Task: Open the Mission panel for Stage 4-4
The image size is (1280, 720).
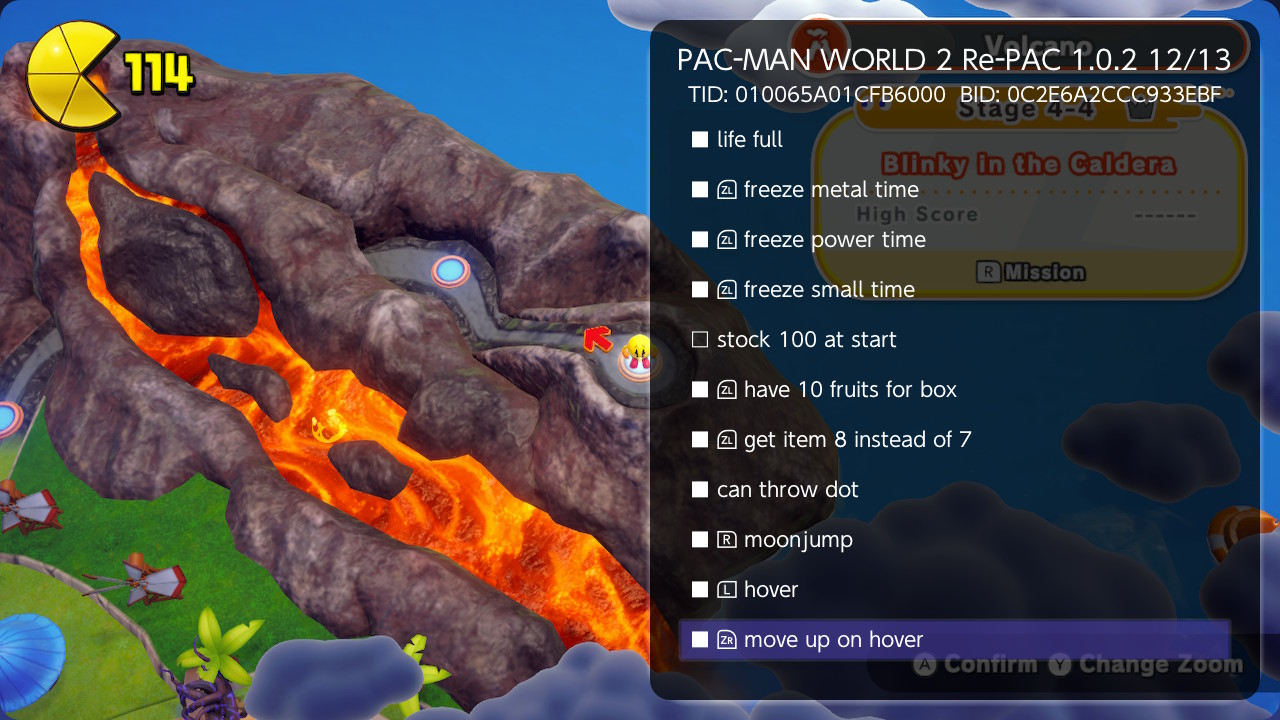Action: pyautogui.click(x=1031, y=272)
